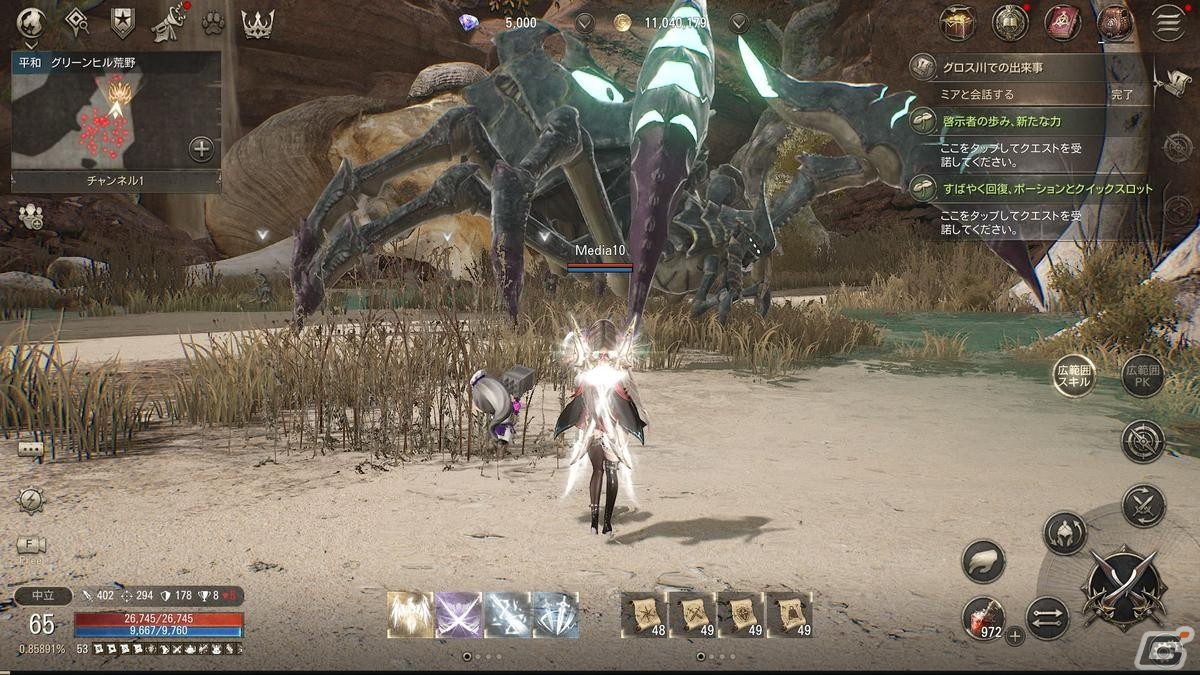Activate the white angel wings skill
The width and height of the screenshot is (1200, 675).
tap(411, 614)
